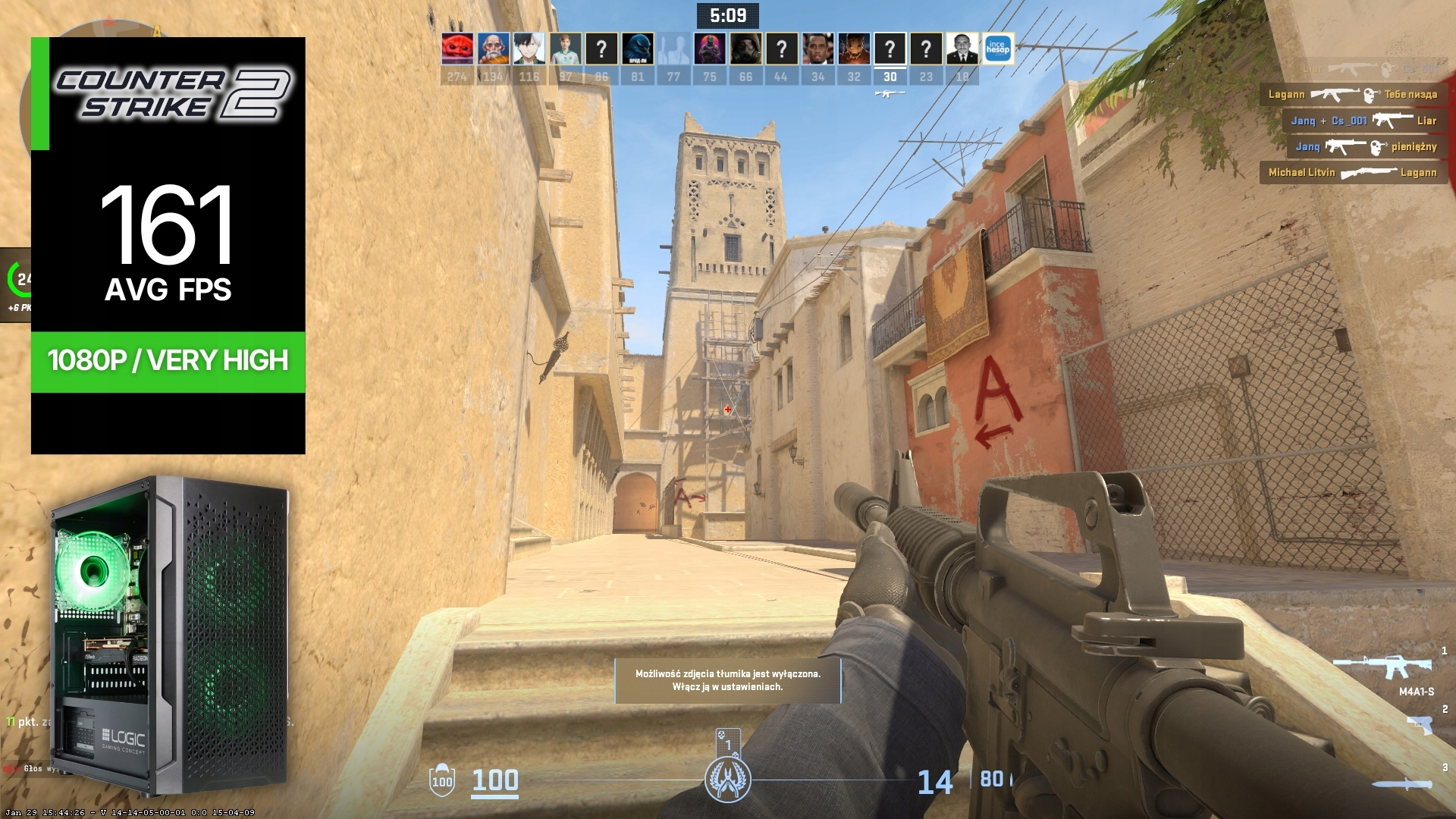Click the armor shield icon
Viewport: 1456px width, 819px height.
coord(442,781)
